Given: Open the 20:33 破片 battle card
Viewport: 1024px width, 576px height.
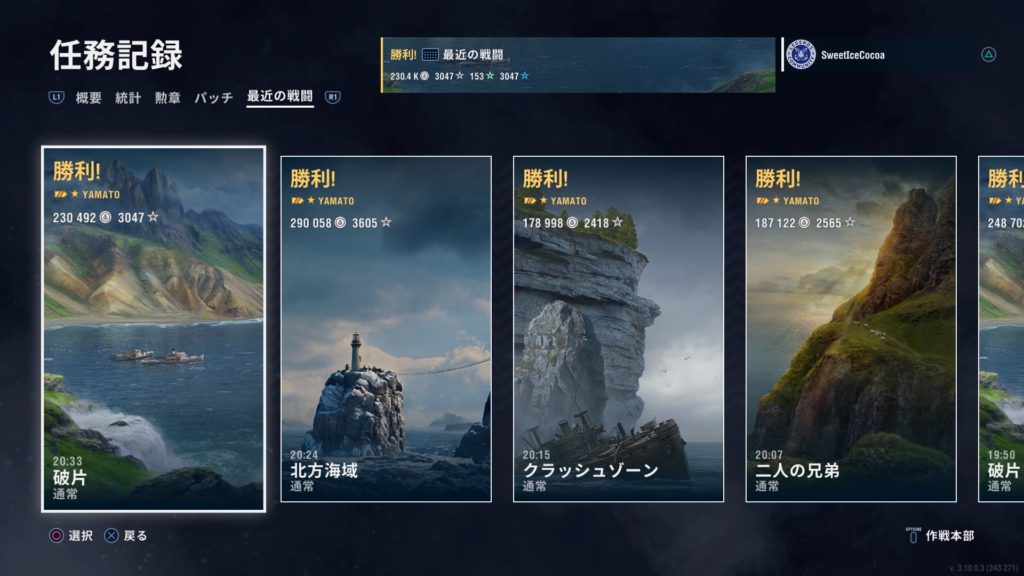Looking at the screenshot, I should (154, 329).
